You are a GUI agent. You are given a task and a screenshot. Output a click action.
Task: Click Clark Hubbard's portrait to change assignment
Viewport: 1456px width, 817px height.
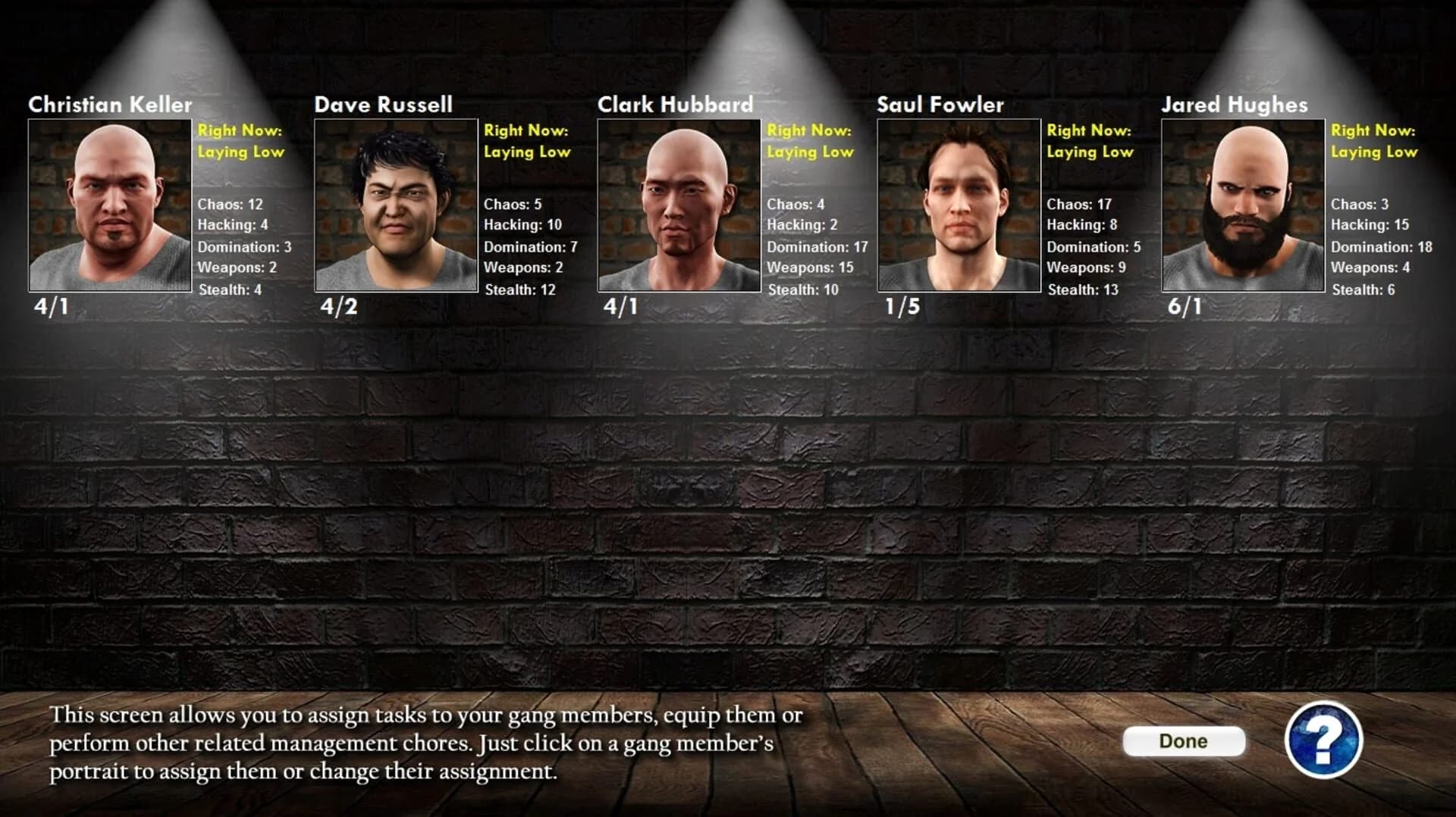pos(679,205)
